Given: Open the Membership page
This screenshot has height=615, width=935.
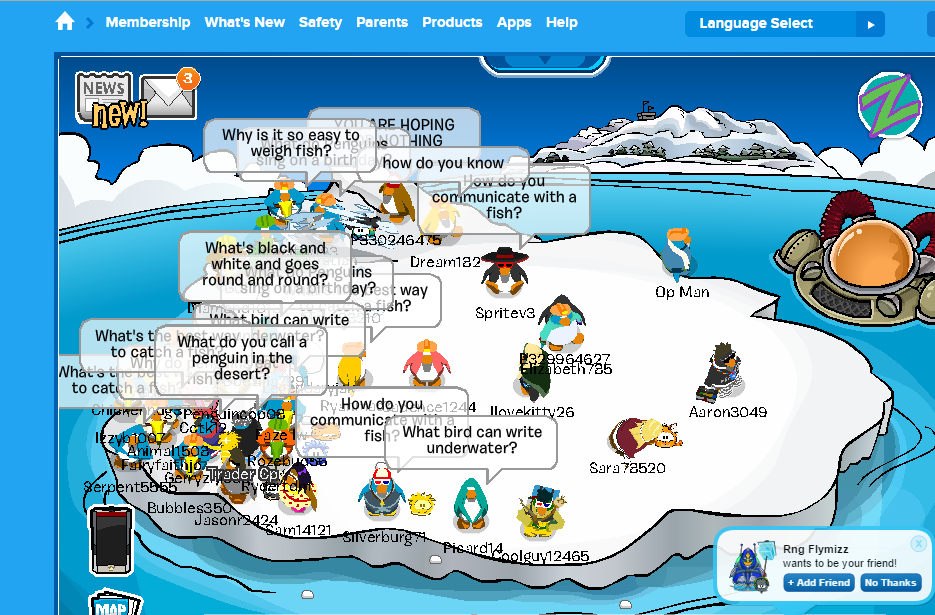Looking at the screenshot, I should pyautogui.click(x=147, y=22).
